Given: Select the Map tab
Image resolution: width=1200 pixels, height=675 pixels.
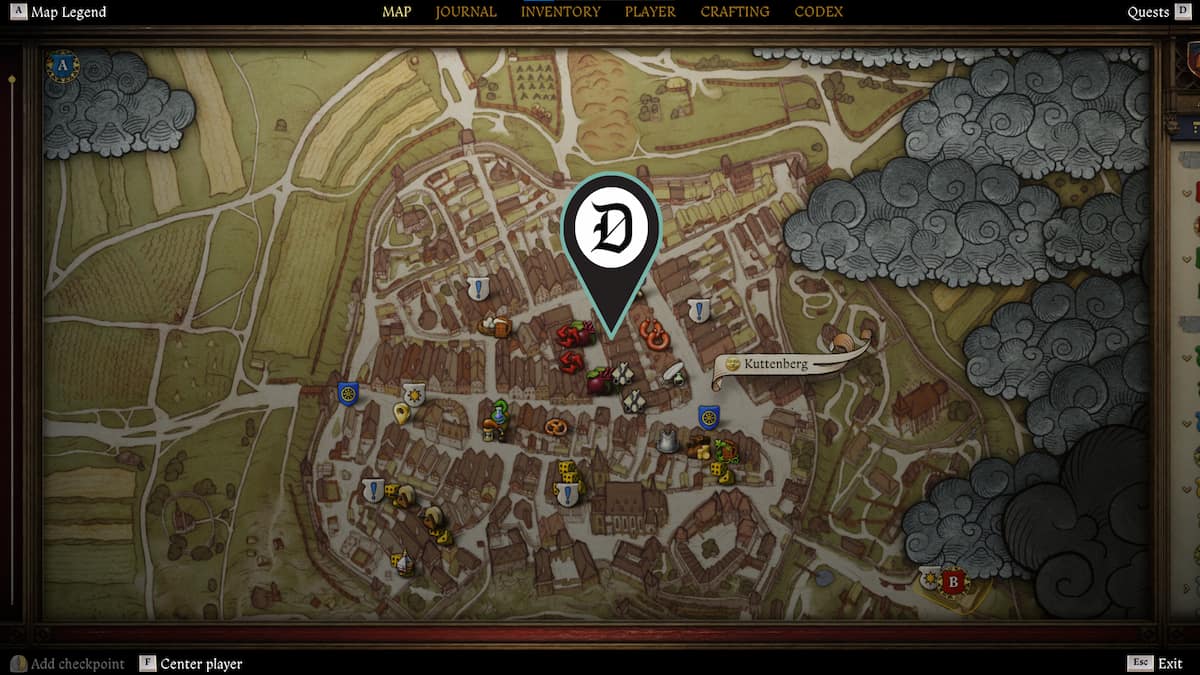Looking at the screenshot, I should (x=397, y=12).
